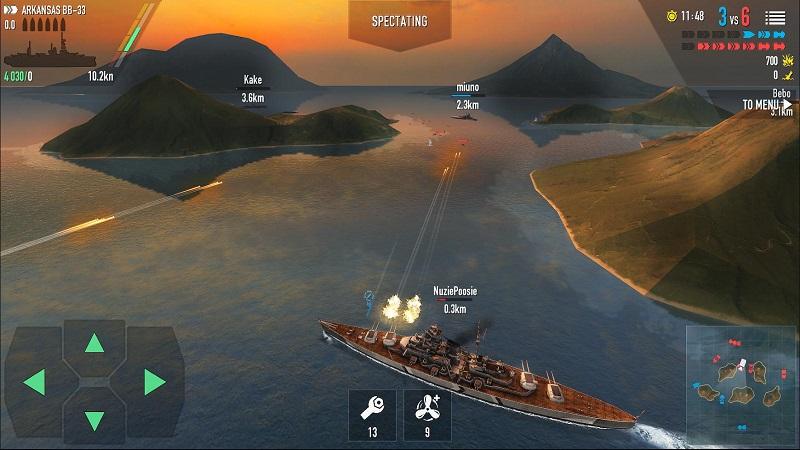Tap the left arrow on the directional pad
The height and width of the screenshot is (450, 800).
34,382
